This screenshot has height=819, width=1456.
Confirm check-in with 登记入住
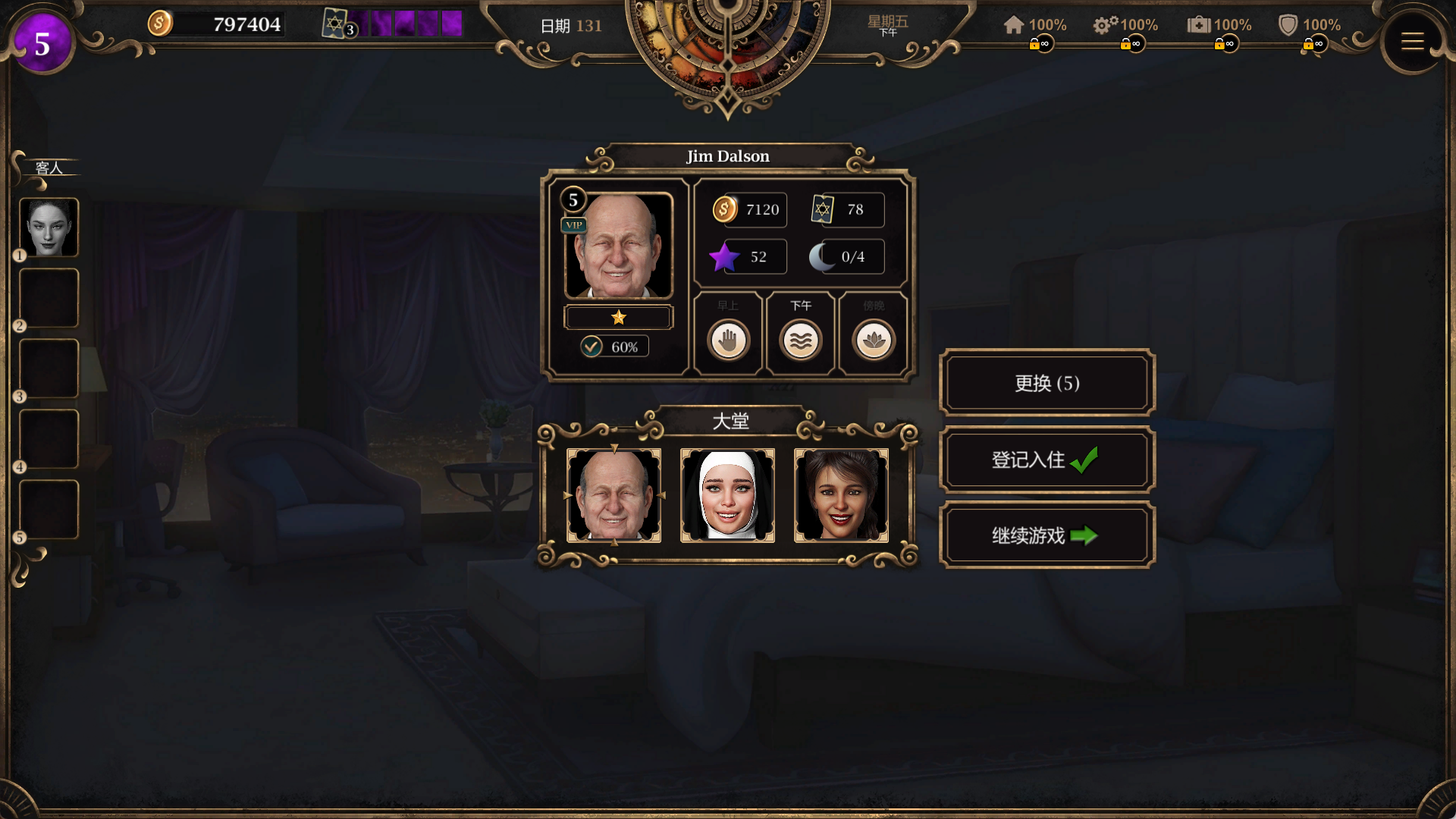point(1046,460)
